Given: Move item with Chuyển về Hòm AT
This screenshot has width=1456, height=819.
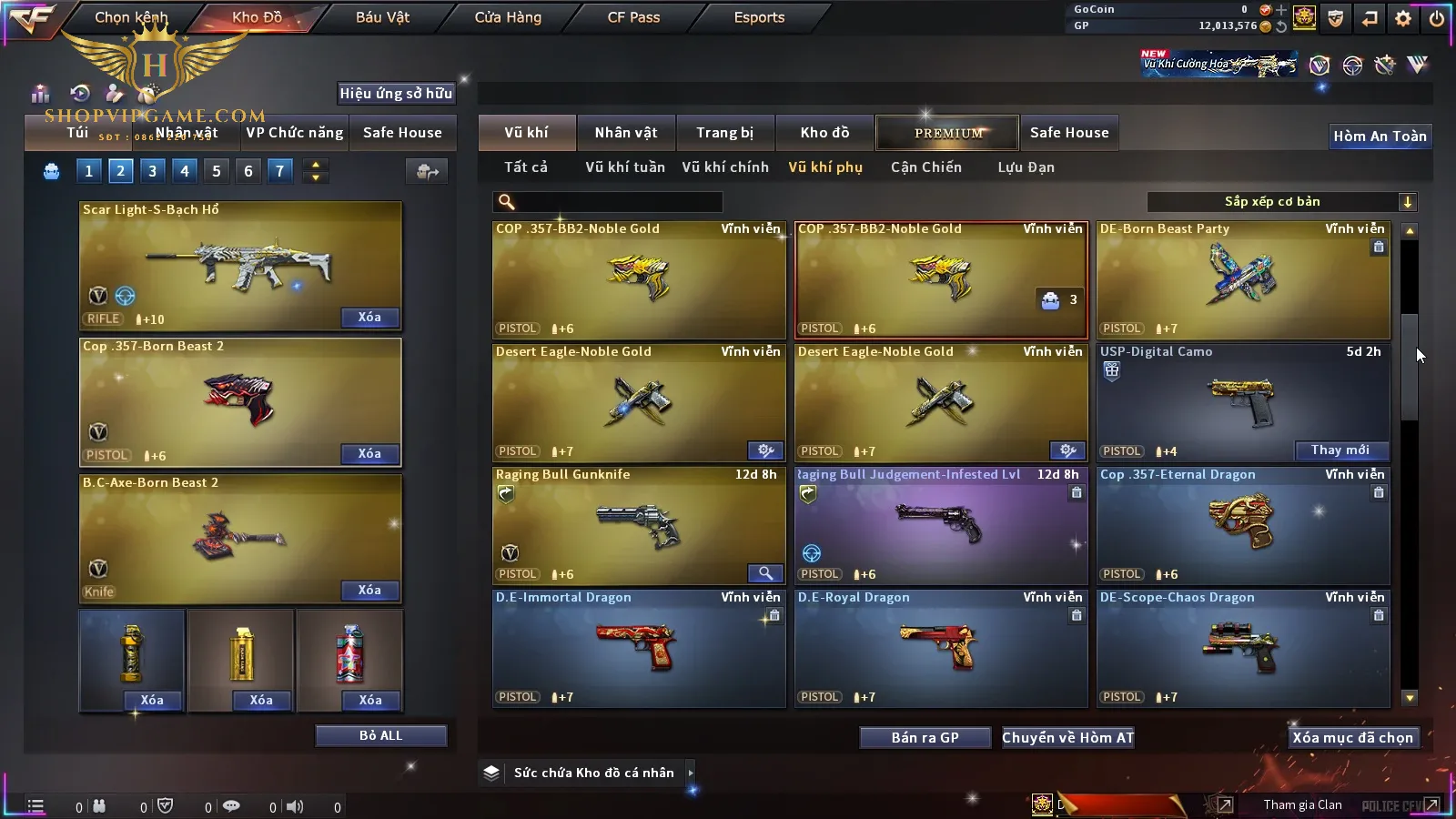Looking at the screenshot, I should [1067, 738].
